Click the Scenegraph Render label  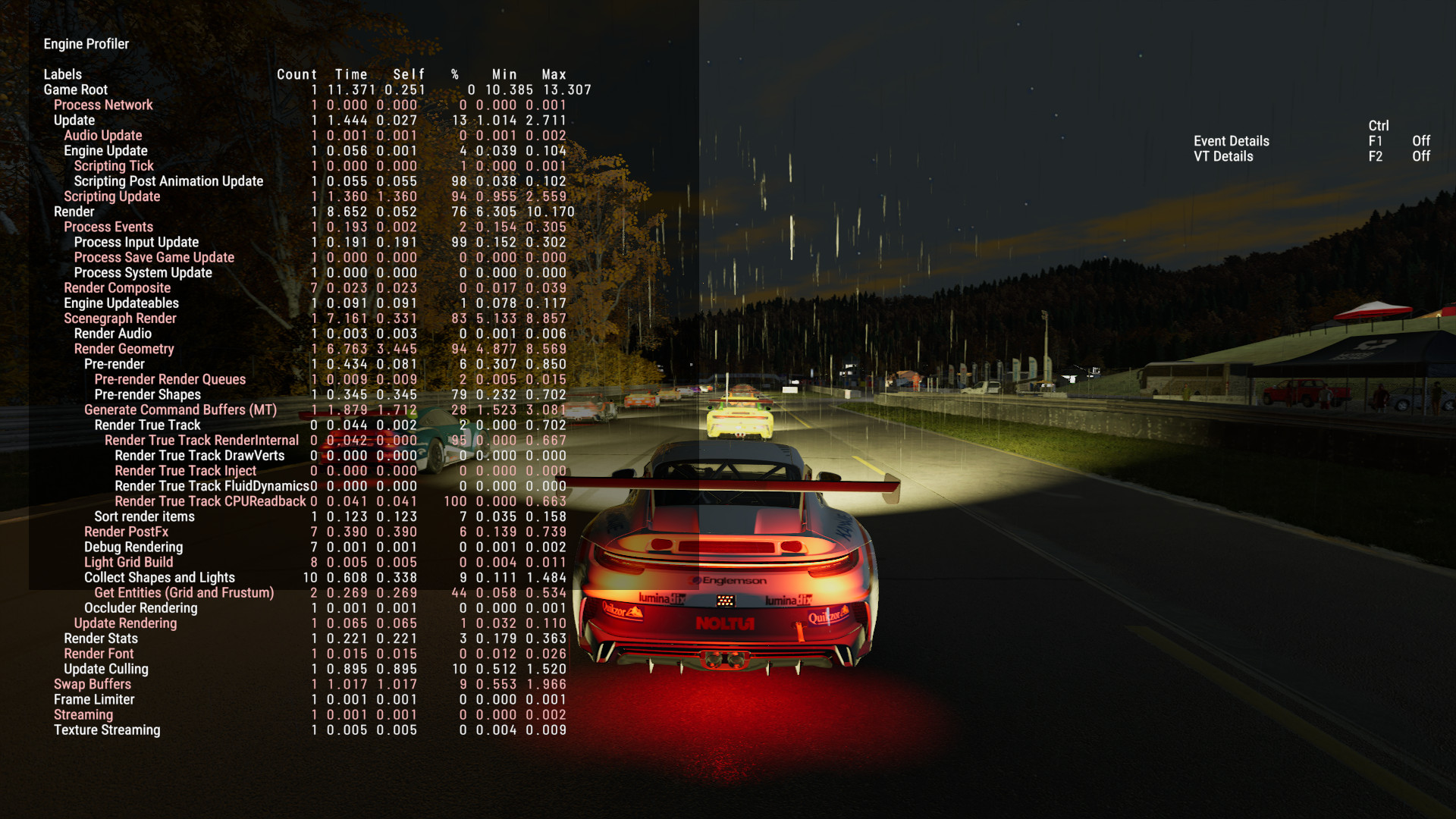click(120, 318)
